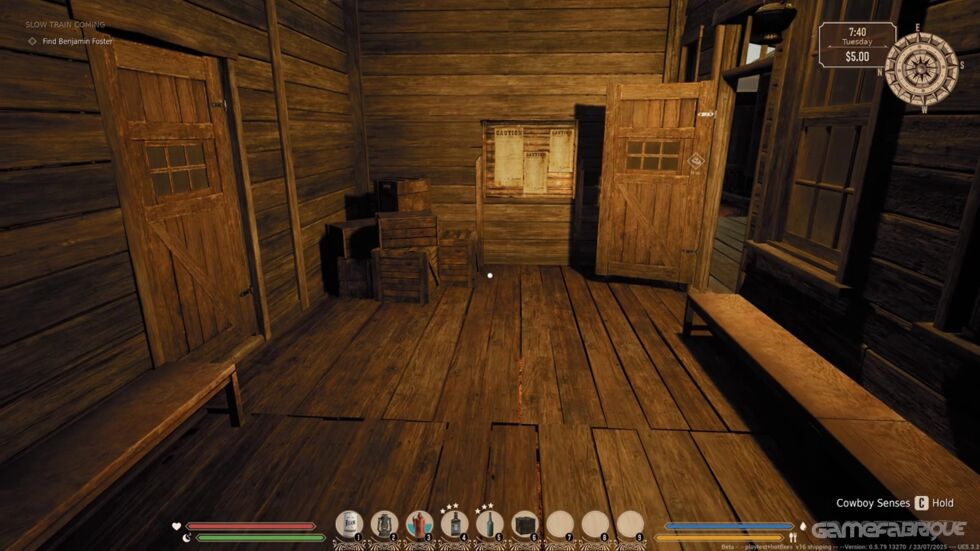Viewport: 980px width, 551px height.
Task: Select the white tin can in hotbar slot 1
Action: (x=350, y=524)
